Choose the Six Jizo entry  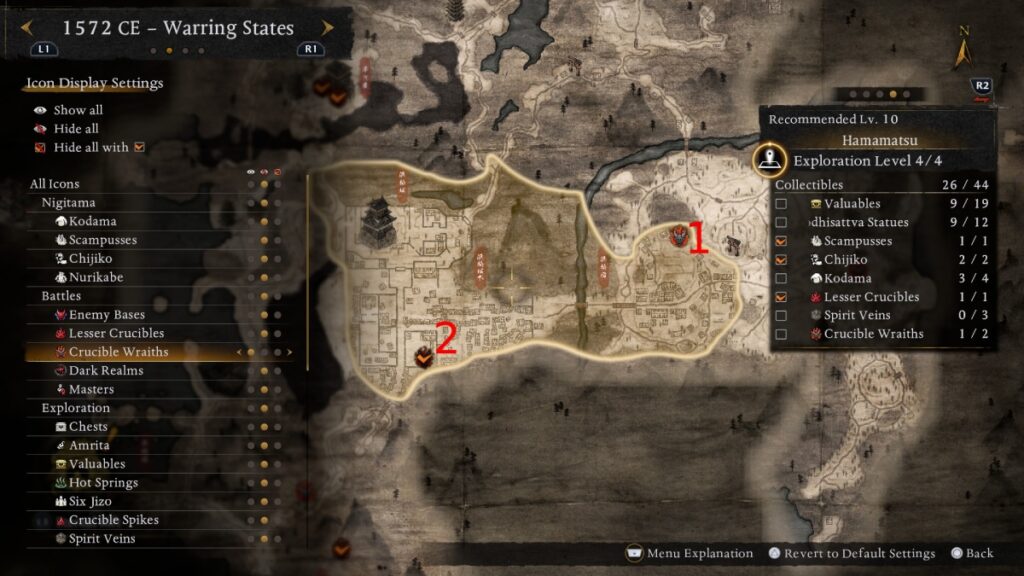90,501
